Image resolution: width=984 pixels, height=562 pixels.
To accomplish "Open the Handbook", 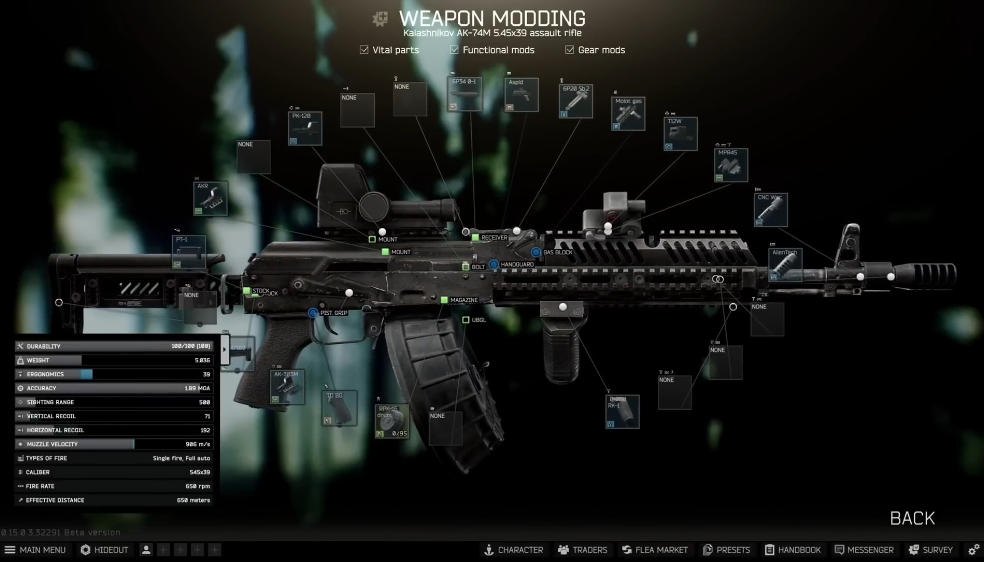I will tap(793, 550).
